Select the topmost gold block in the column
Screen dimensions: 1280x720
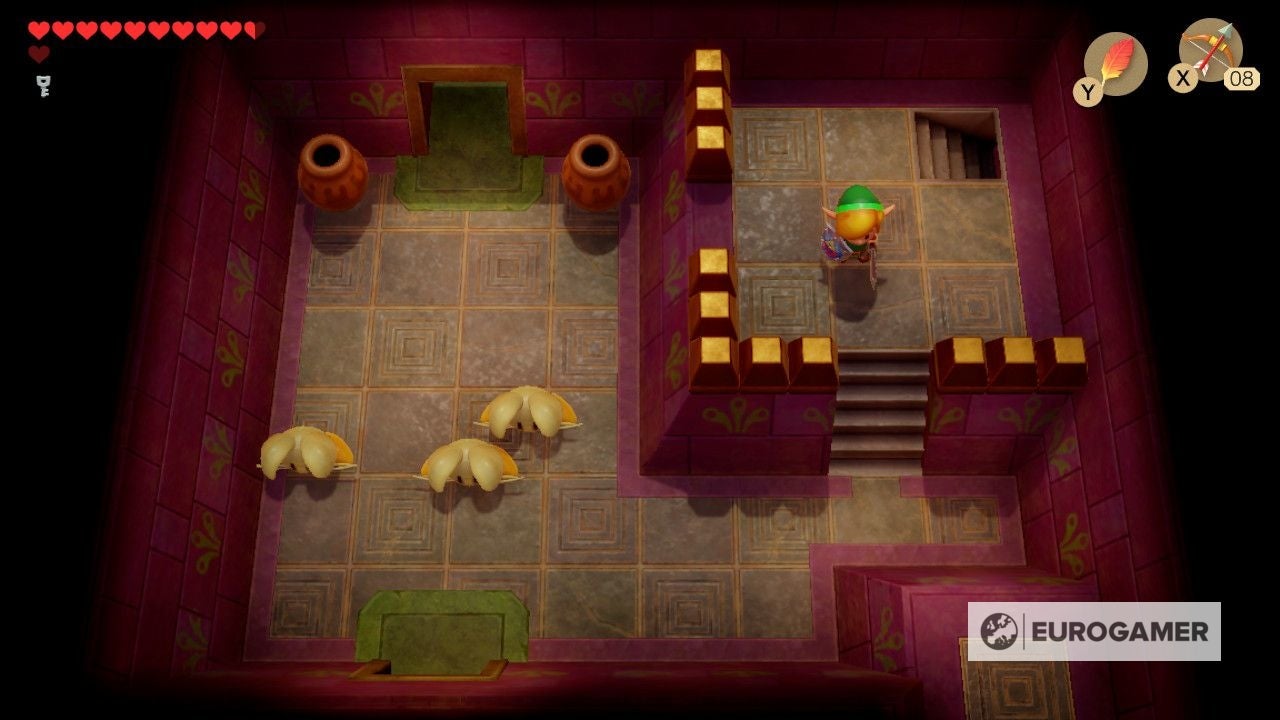[x=708, y=62]
